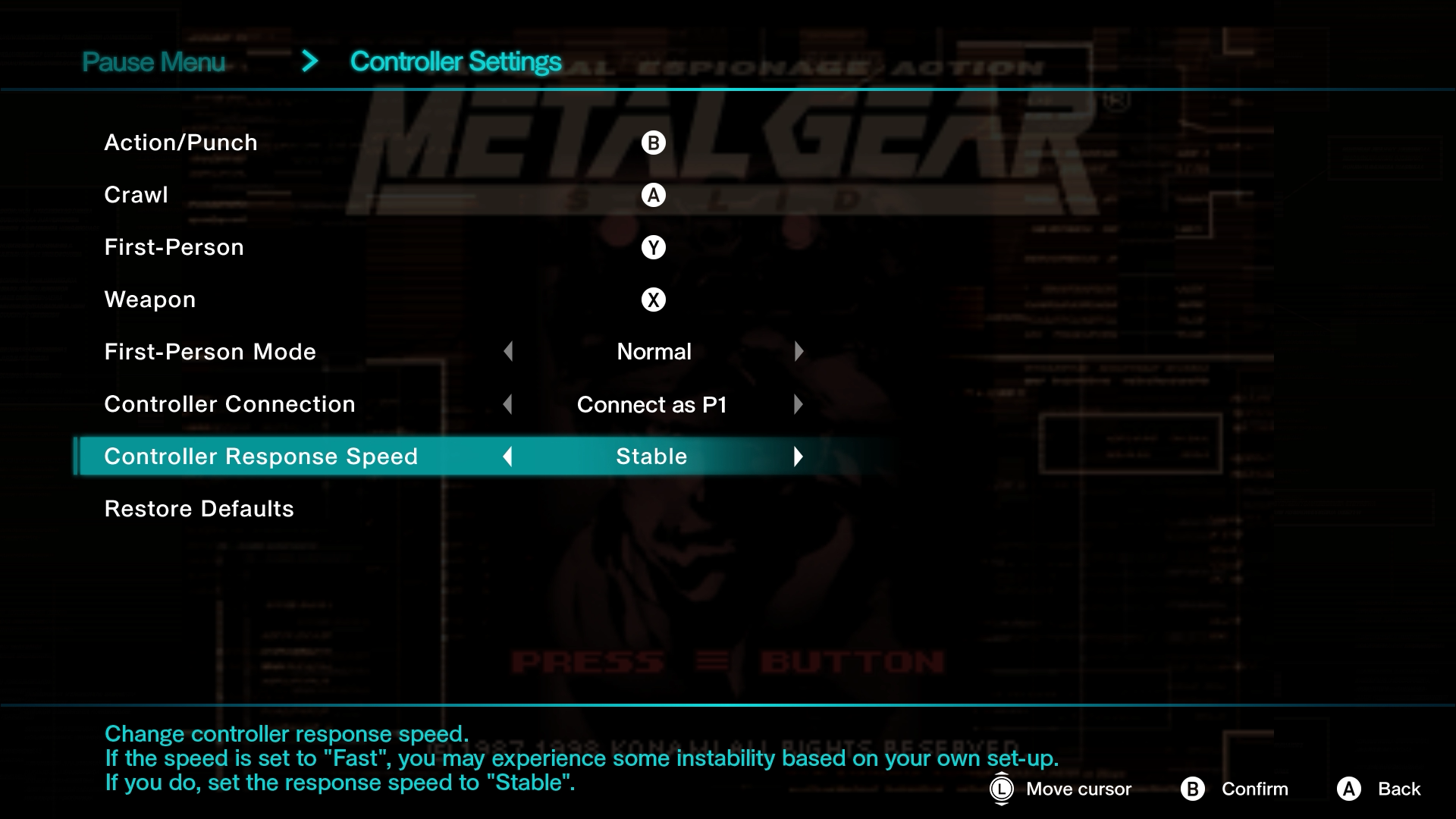Click the B button icon beside Action/Punch
This screenshot has width=1456, height=819.
point(654,142)
